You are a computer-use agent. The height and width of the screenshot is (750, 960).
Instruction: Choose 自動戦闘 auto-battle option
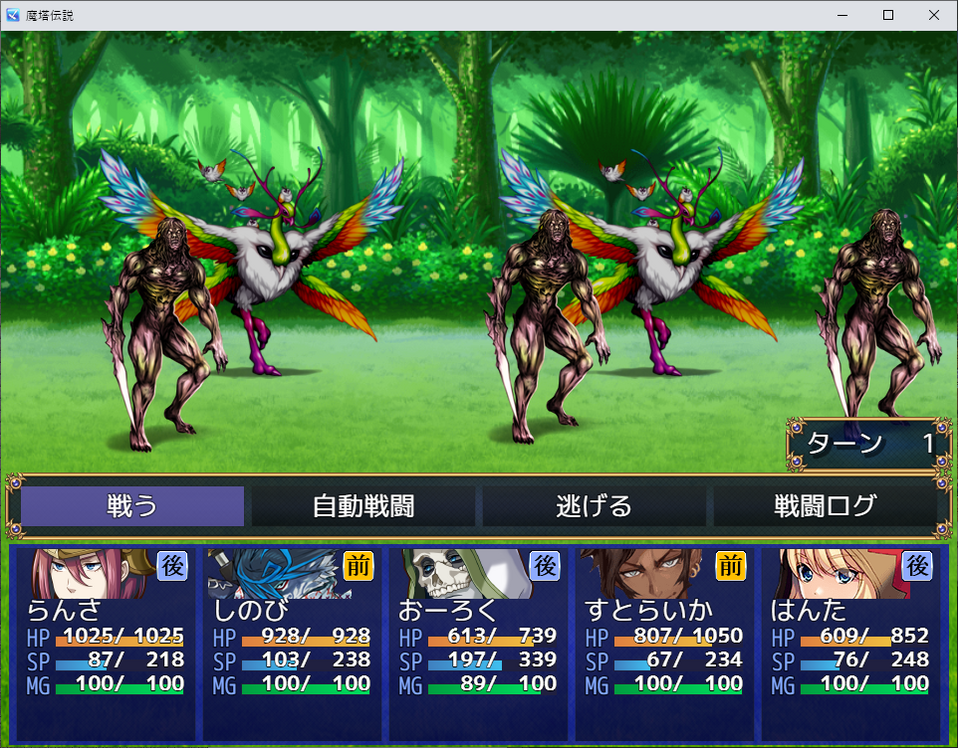pyautogui.click(x=363, y=506)
